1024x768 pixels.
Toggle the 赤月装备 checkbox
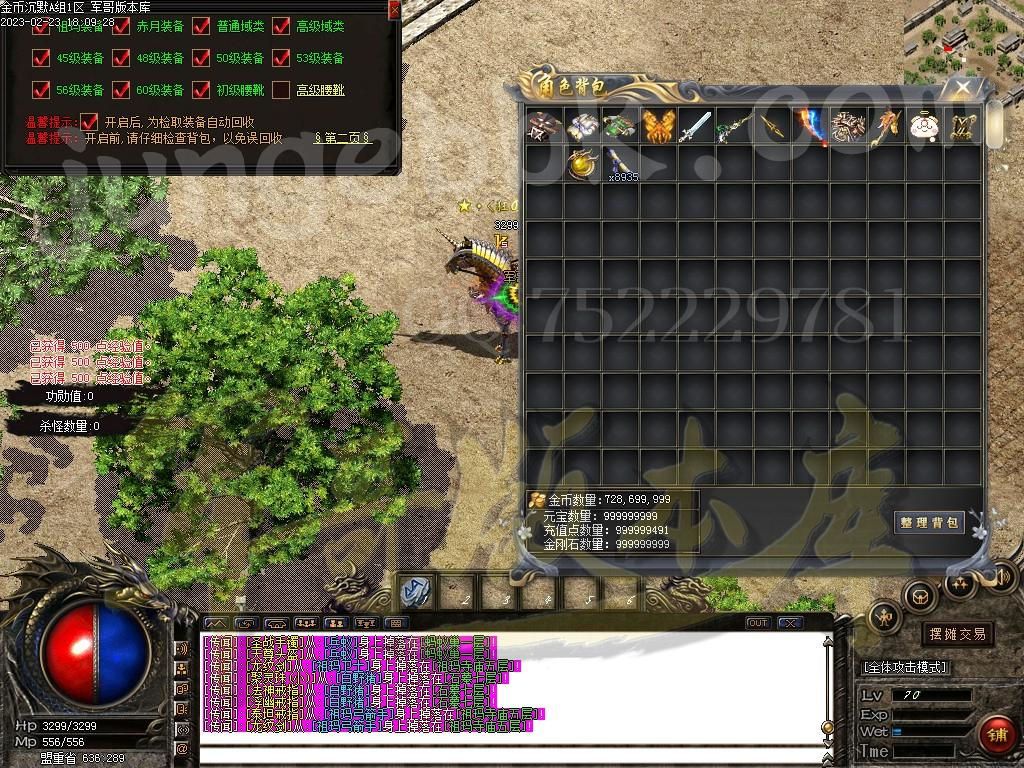(x=121, y=27)
